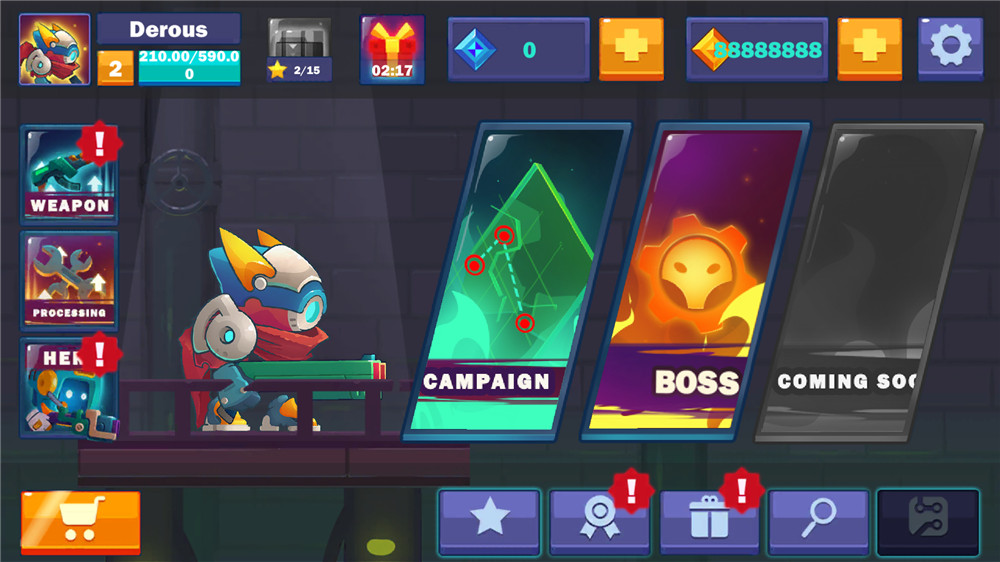Open the shop cart button
The image size is (1000, 562).
pyautogui.click(x=80, y=521)
